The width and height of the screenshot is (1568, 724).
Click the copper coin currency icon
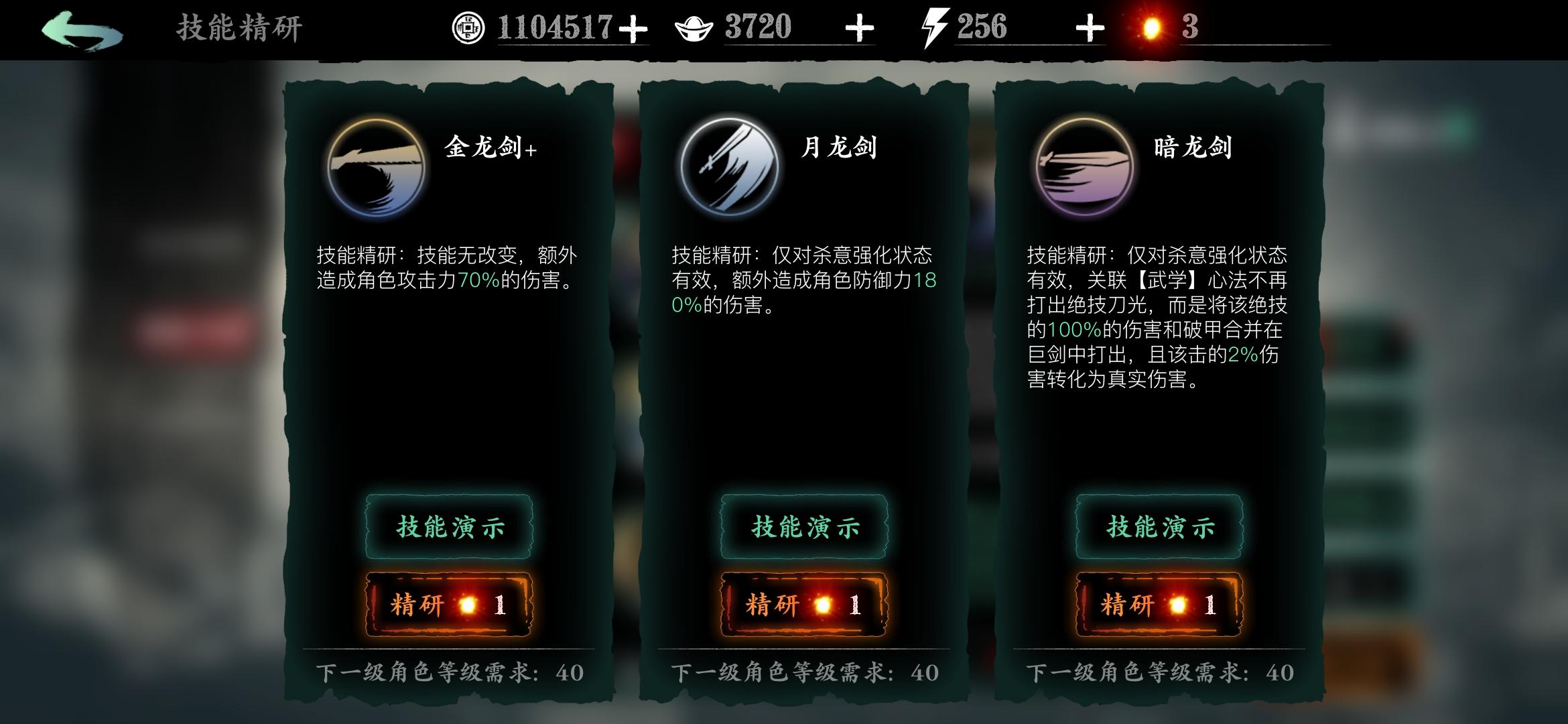[470, 27]
